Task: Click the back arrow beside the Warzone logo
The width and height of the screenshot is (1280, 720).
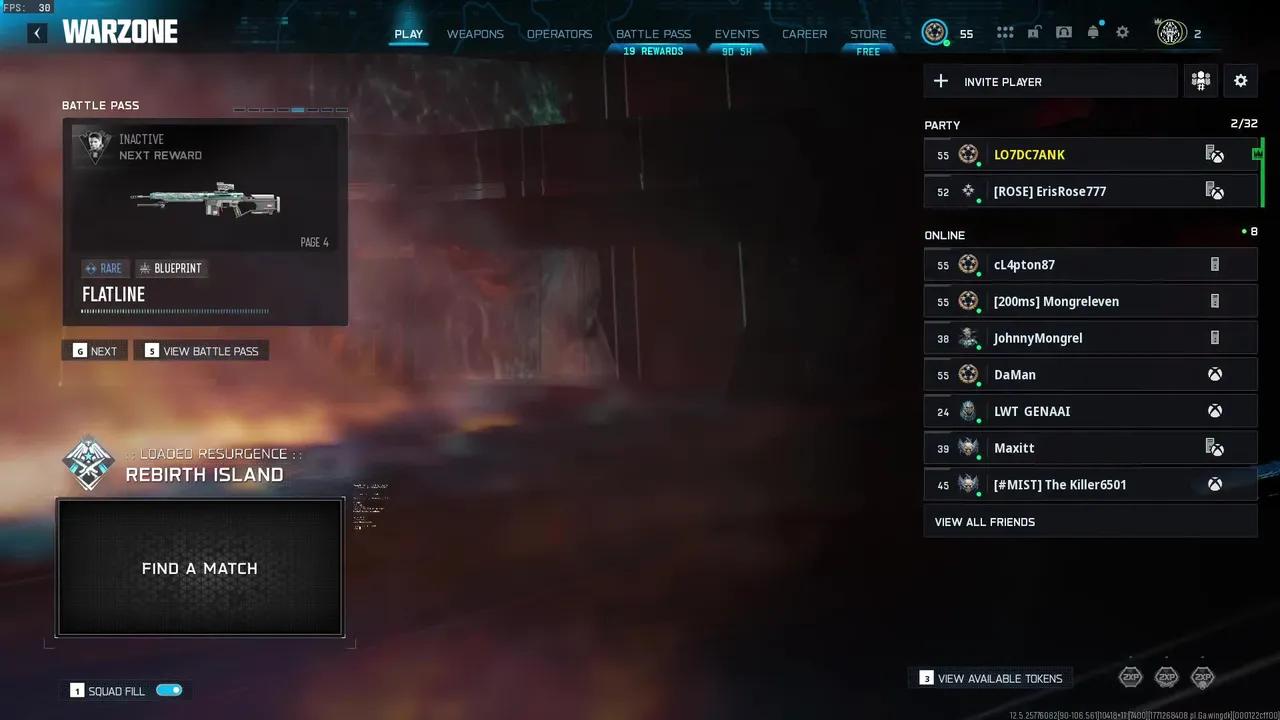Action: click(x=36, y=32)
